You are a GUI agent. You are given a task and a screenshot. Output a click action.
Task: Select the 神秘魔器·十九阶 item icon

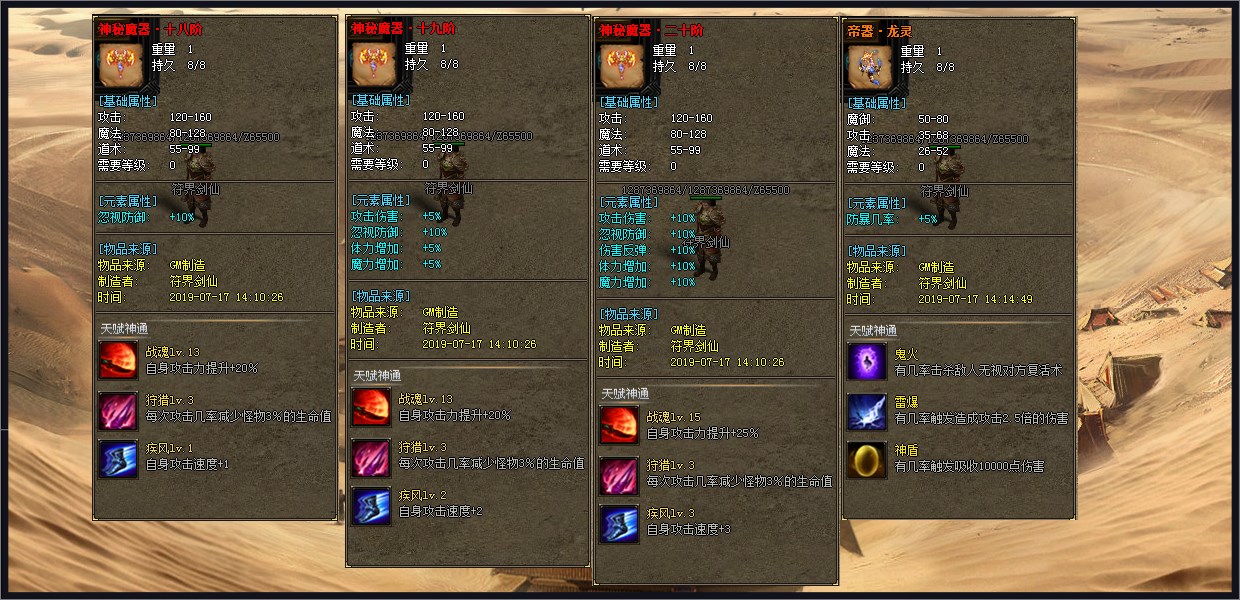click(371, 65)
